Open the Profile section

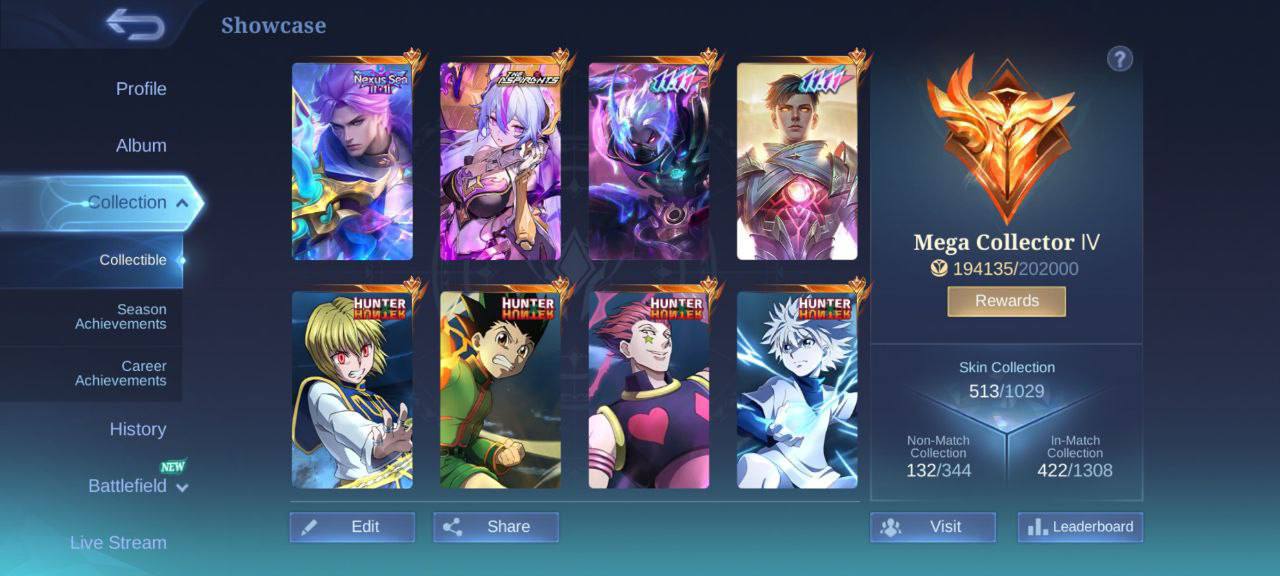pos(141,89)
